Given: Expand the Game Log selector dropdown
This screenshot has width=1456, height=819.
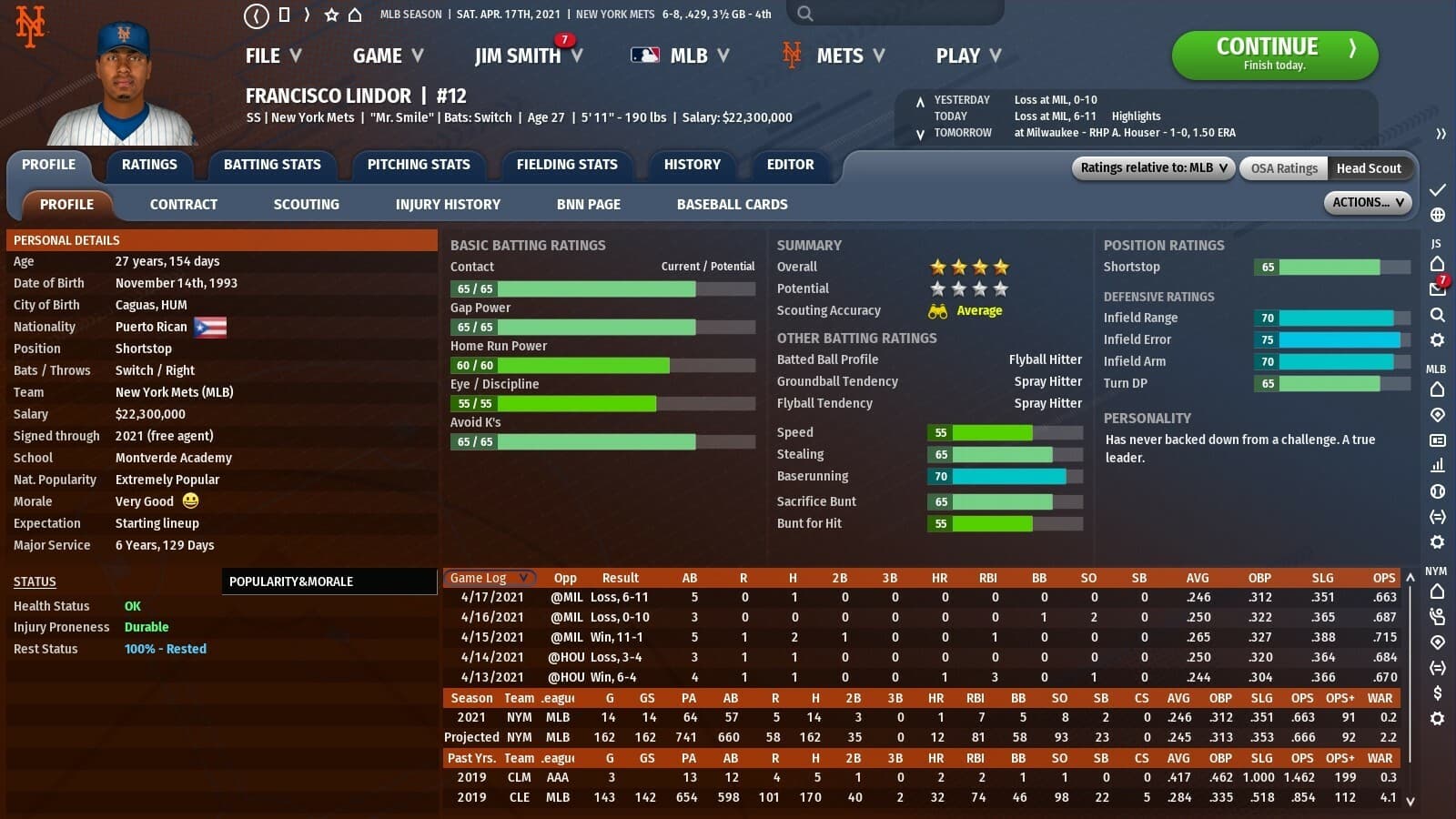Looking at the screenshot, I should 490,577.
